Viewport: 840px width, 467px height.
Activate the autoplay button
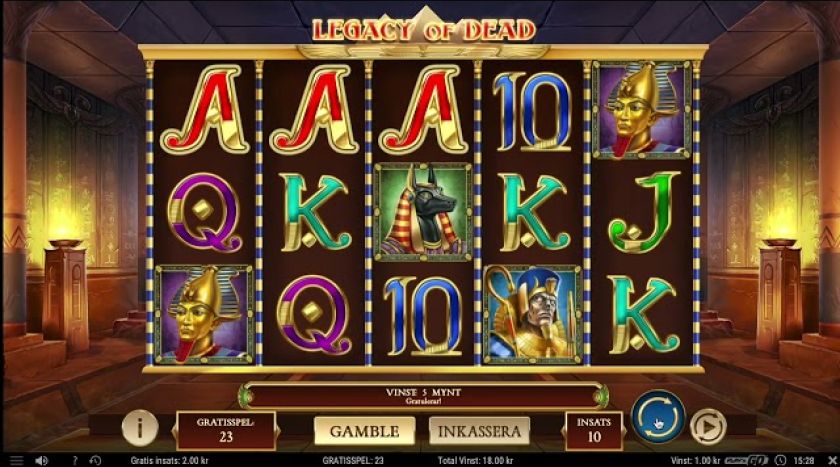coord(708,428)
